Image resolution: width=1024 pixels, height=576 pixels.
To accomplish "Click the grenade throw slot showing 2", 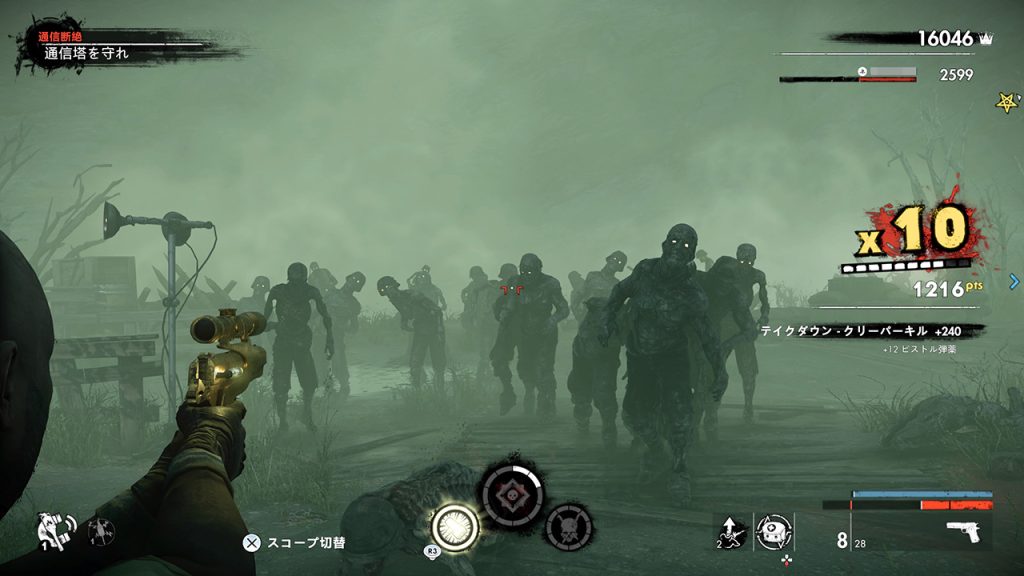I will [729, 531].
